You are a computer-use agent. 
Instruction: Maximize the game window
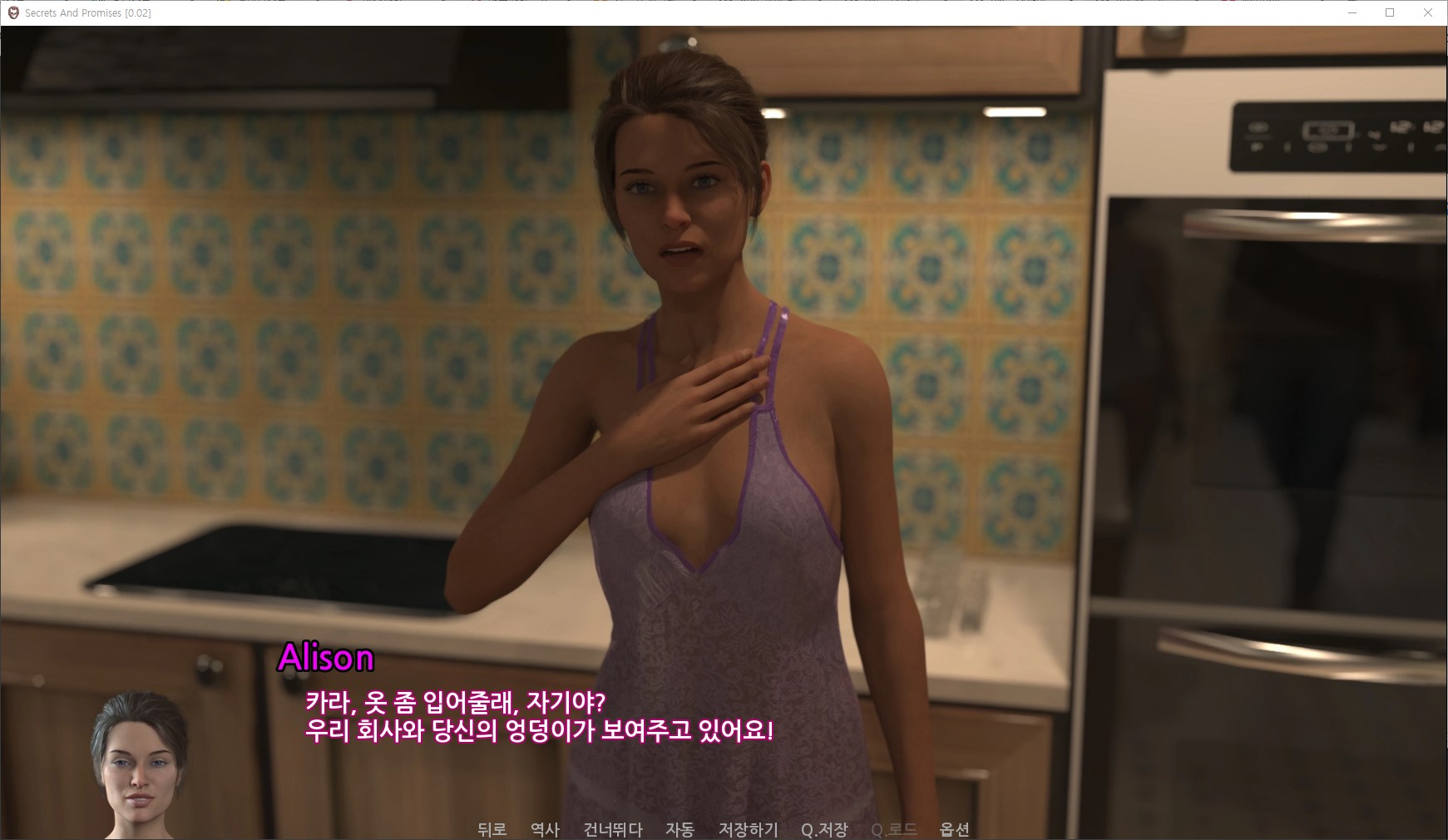[x=1390, y=12]
